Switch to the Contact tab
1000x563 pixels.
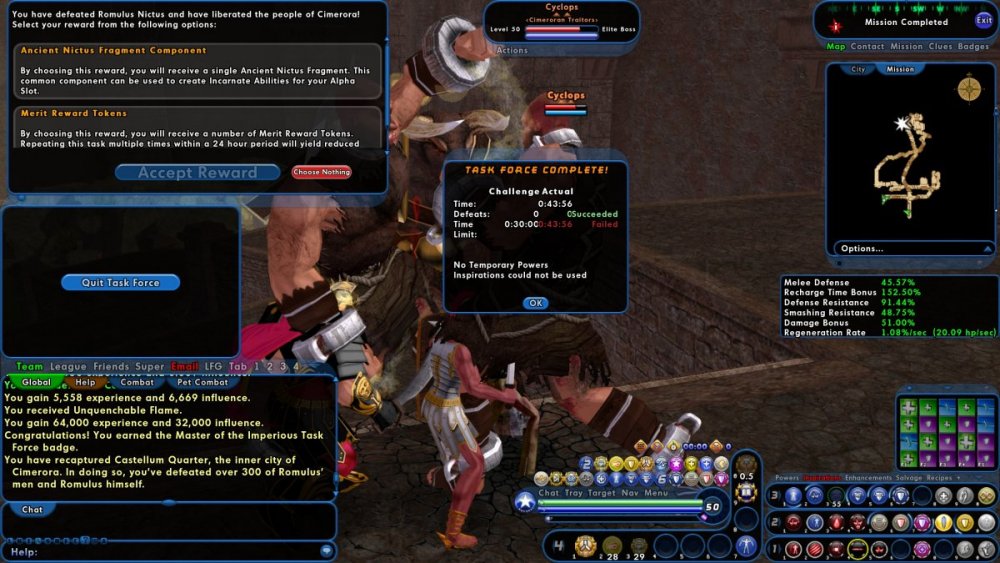coord(867,46)
